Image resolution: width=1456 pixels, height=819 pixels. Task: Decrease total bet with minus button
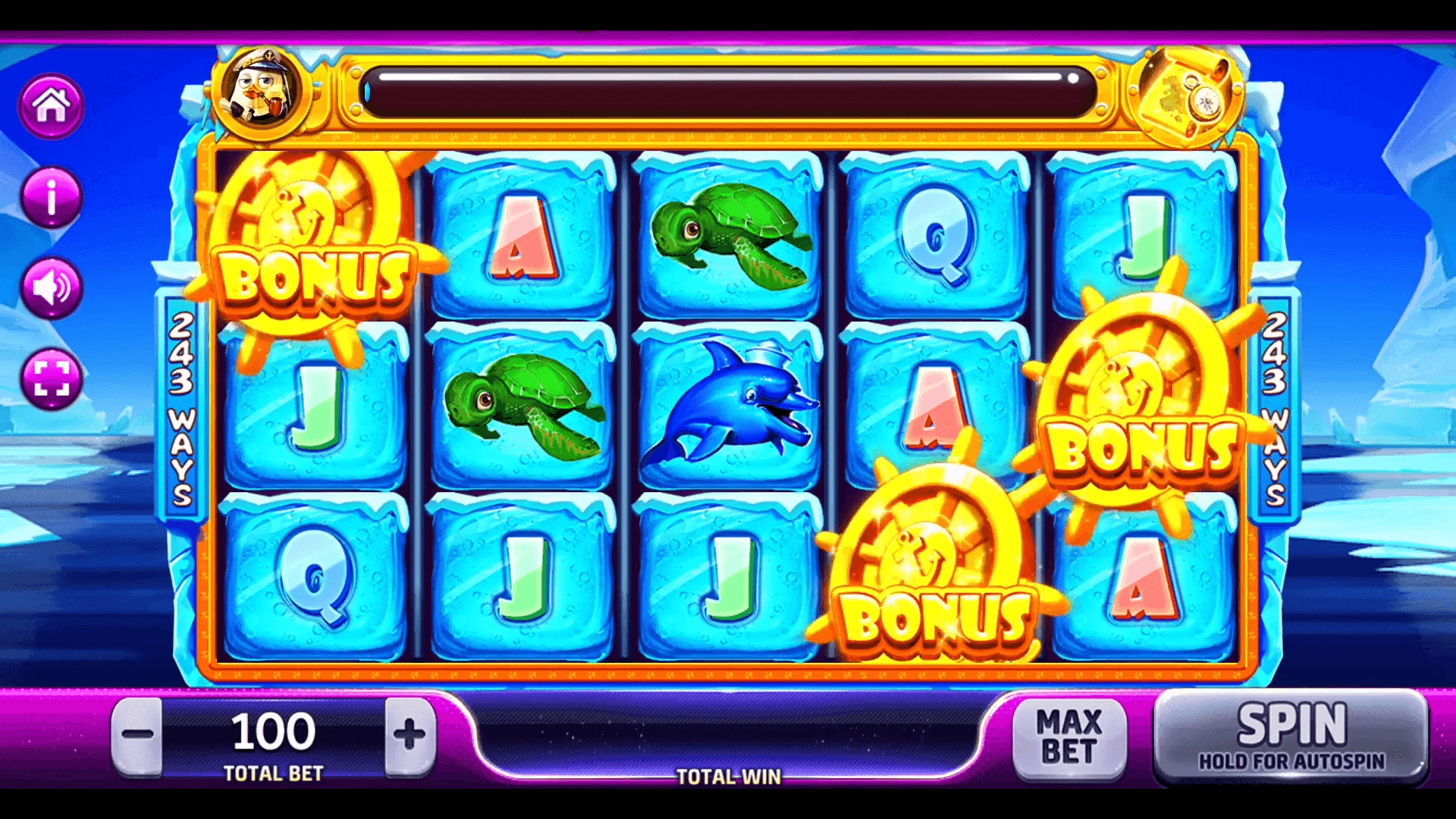[x=137, y=735]
